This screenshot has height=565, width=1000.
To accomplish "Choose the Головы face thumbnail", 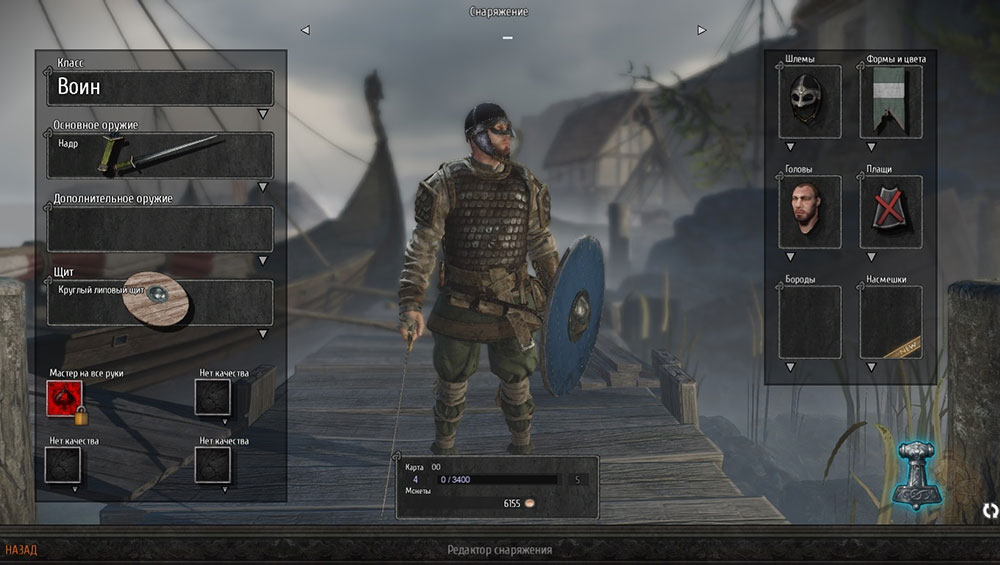I will pos(809,212).
